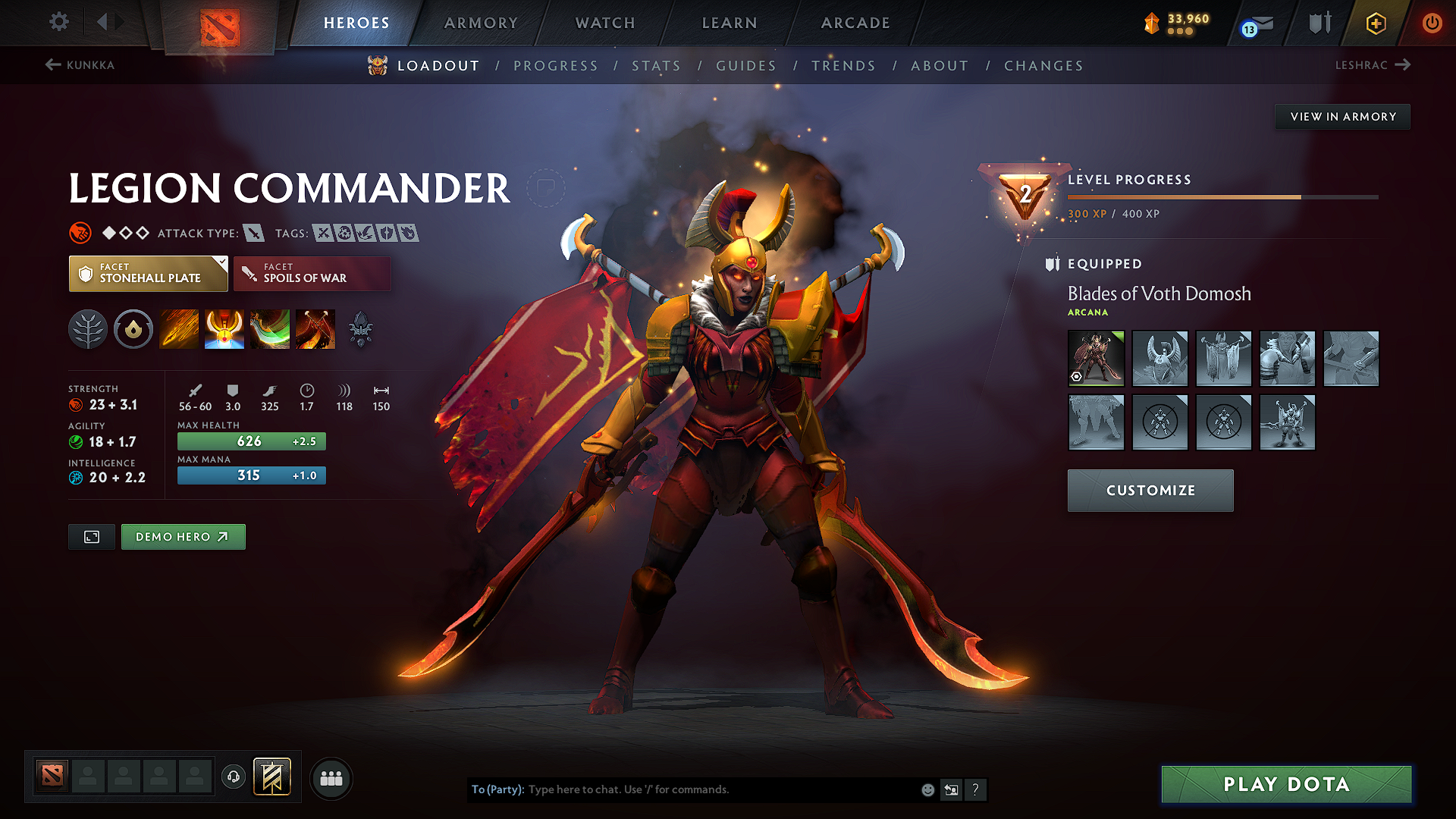Switch to the GUIDES tab
This screenshot has width=1456, height=819.
(x=745, y=66)
